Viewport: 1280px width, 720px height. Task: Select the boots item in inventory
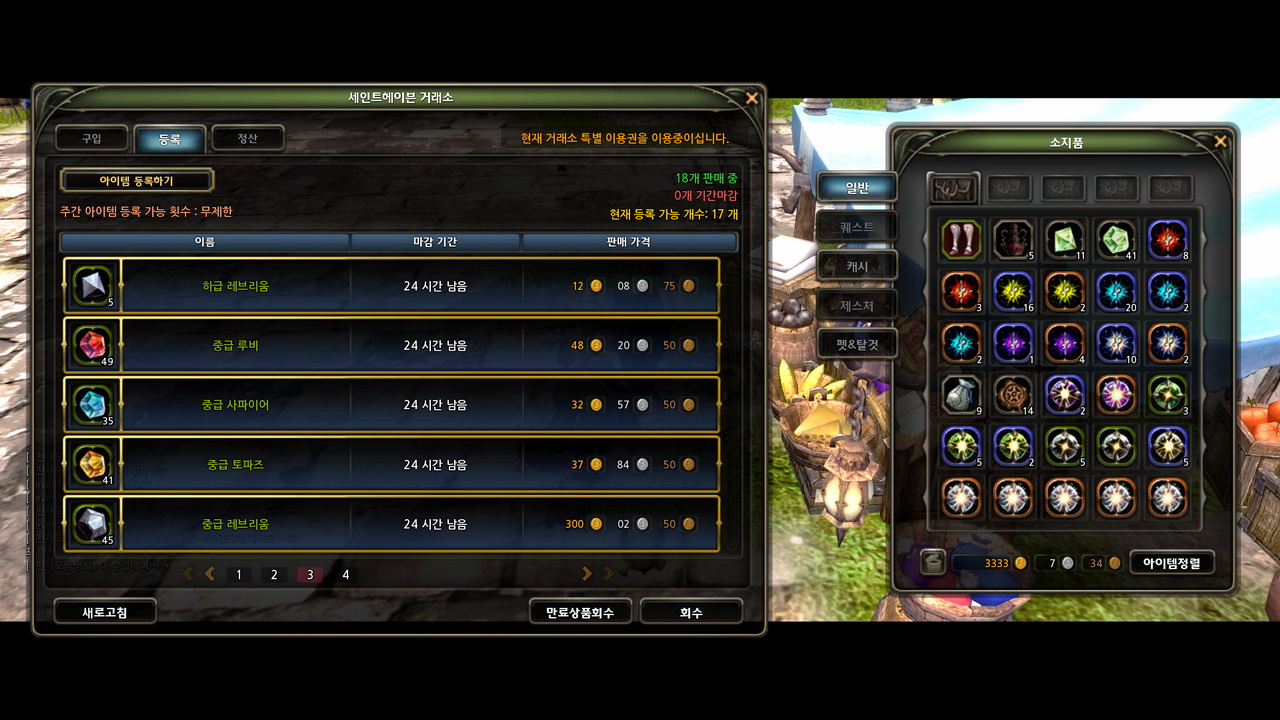coord(961,240)
